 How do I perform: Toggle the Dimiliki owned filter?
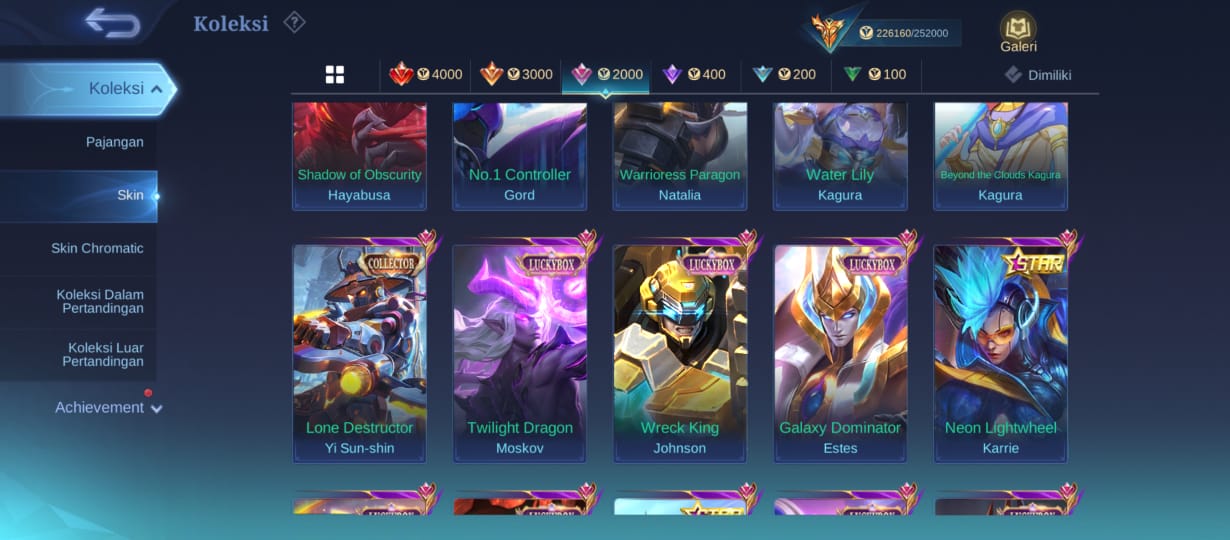[1038, 75]
